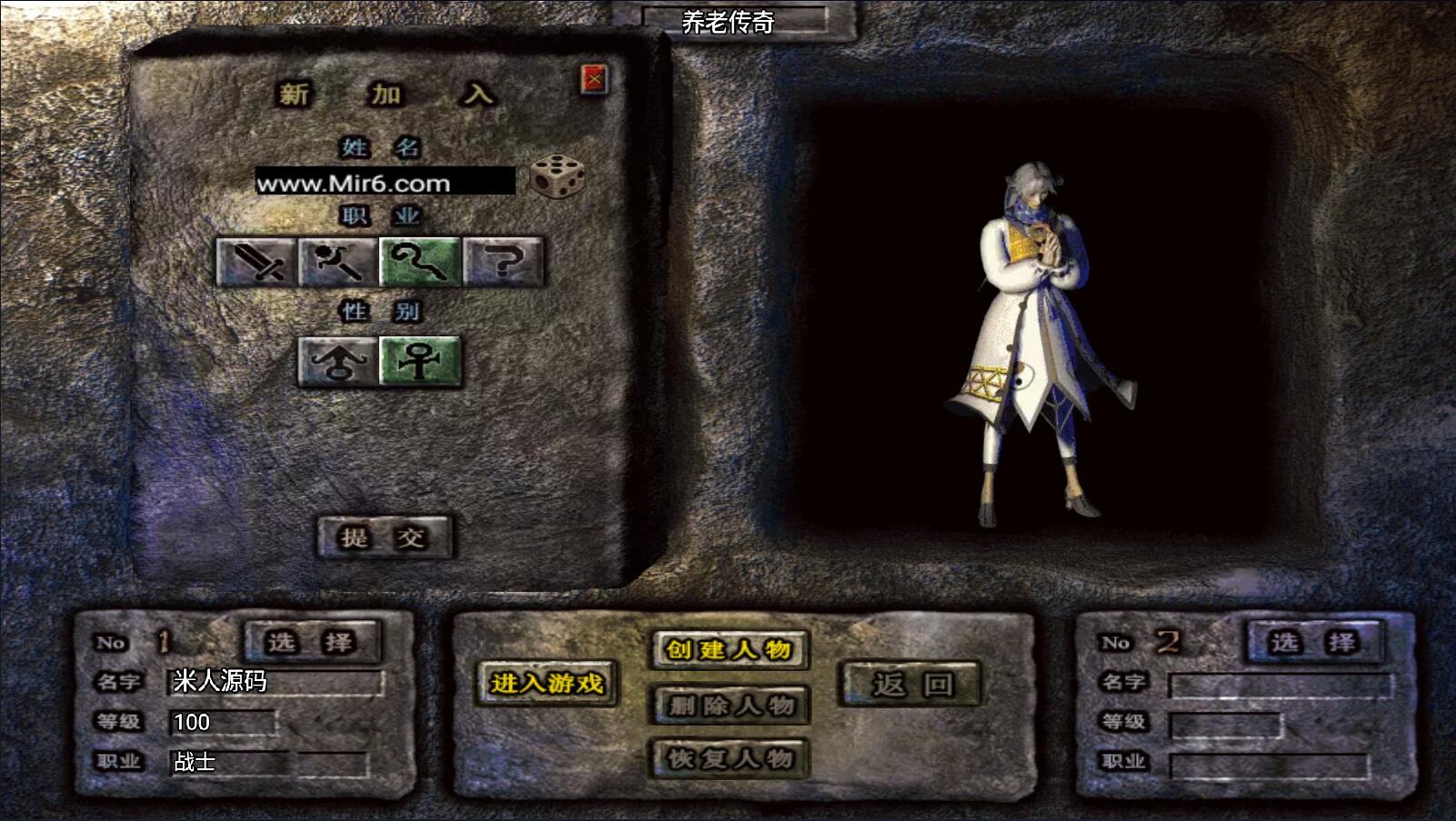1456x821 pixels.
Task: Submit the new character with 提交
Action: (x=384, y=537)
